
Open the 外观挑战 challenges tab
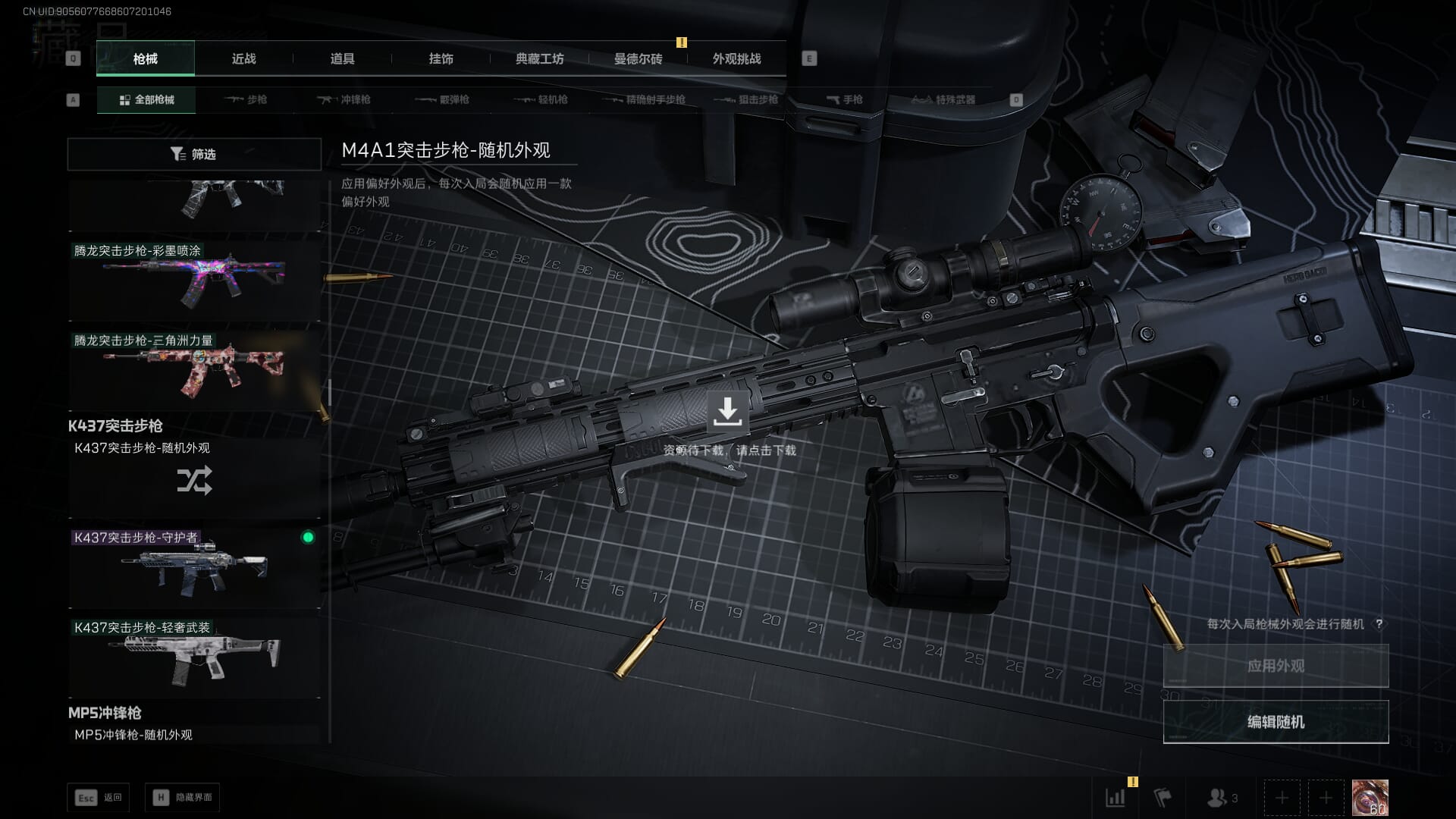[x=736, y=59]
